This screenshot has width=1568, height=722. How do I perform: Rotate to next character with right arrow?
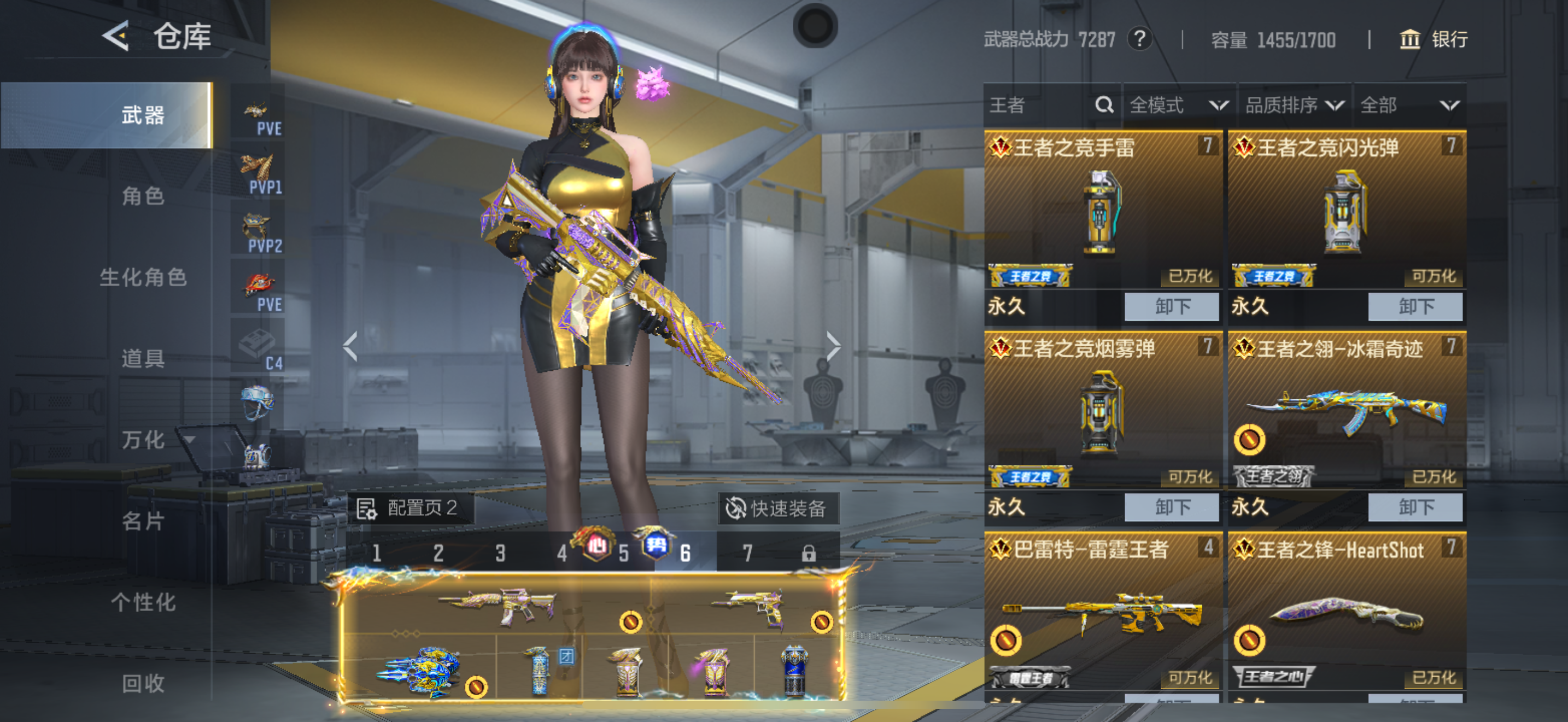833,346
